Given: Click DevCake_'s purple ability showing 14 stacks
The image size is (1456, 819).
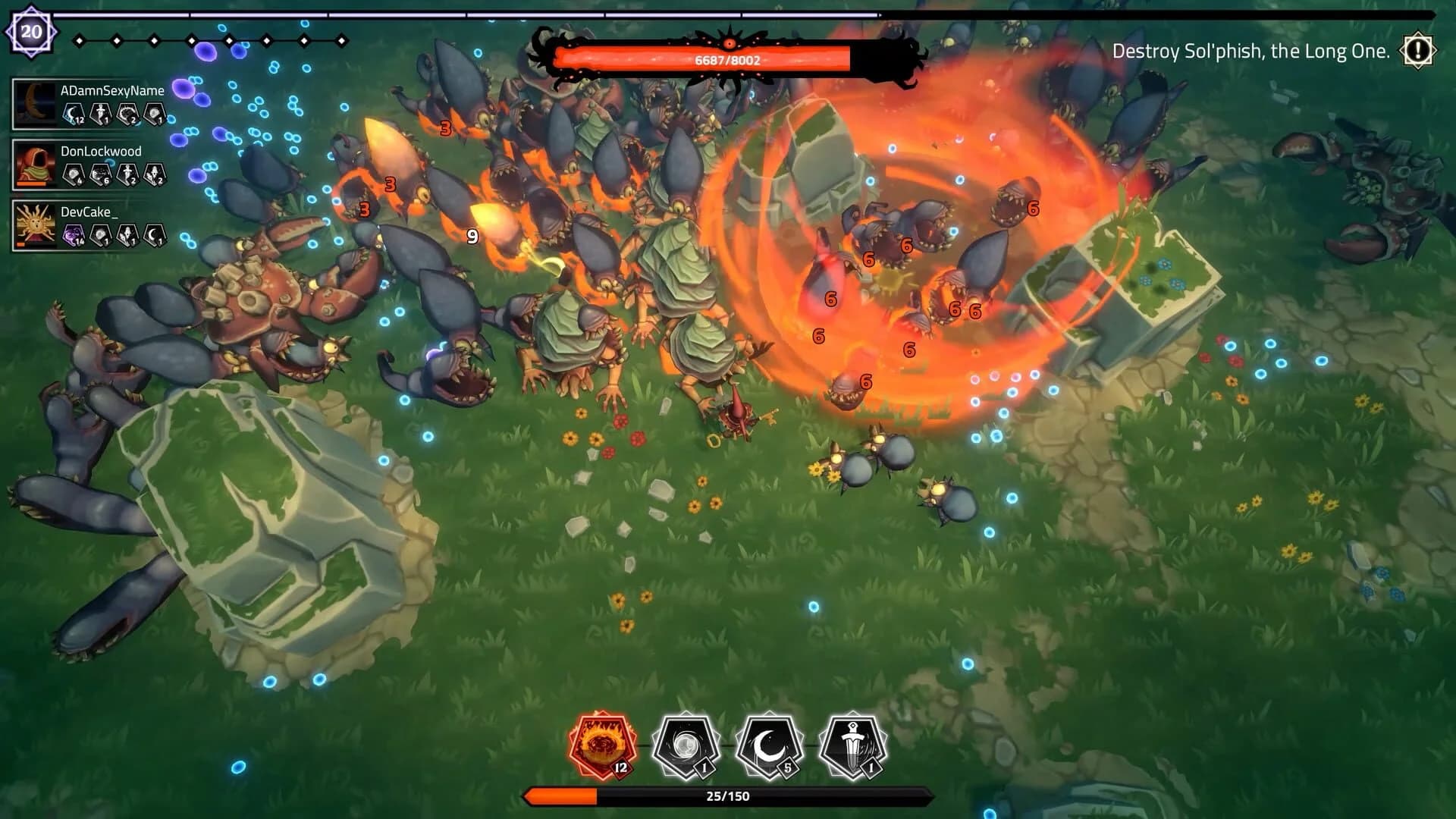Looking at the screenshot, I should 74,234.
